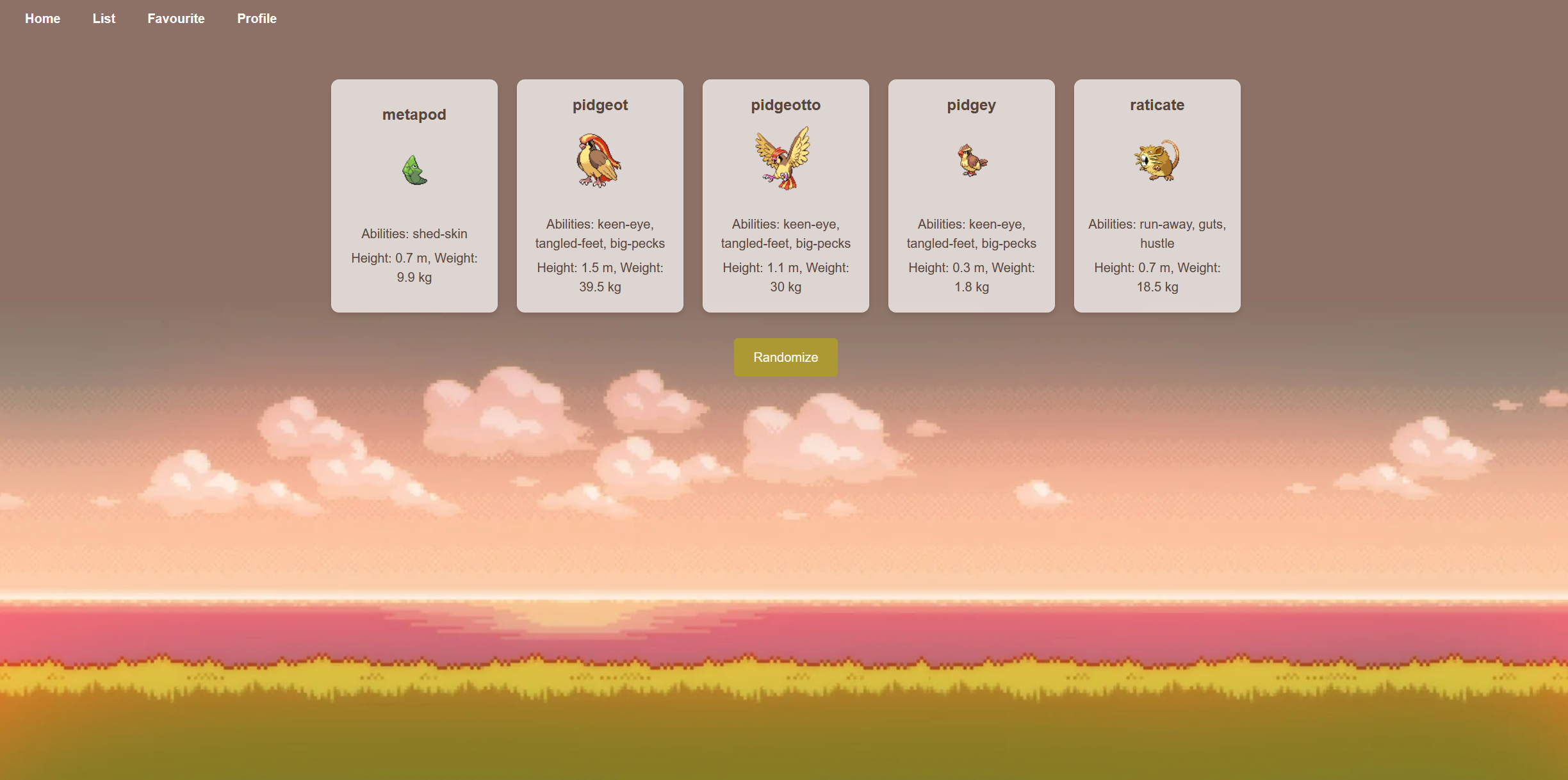
Task: Select the pidgey card
Action: [x=972, y=196]
